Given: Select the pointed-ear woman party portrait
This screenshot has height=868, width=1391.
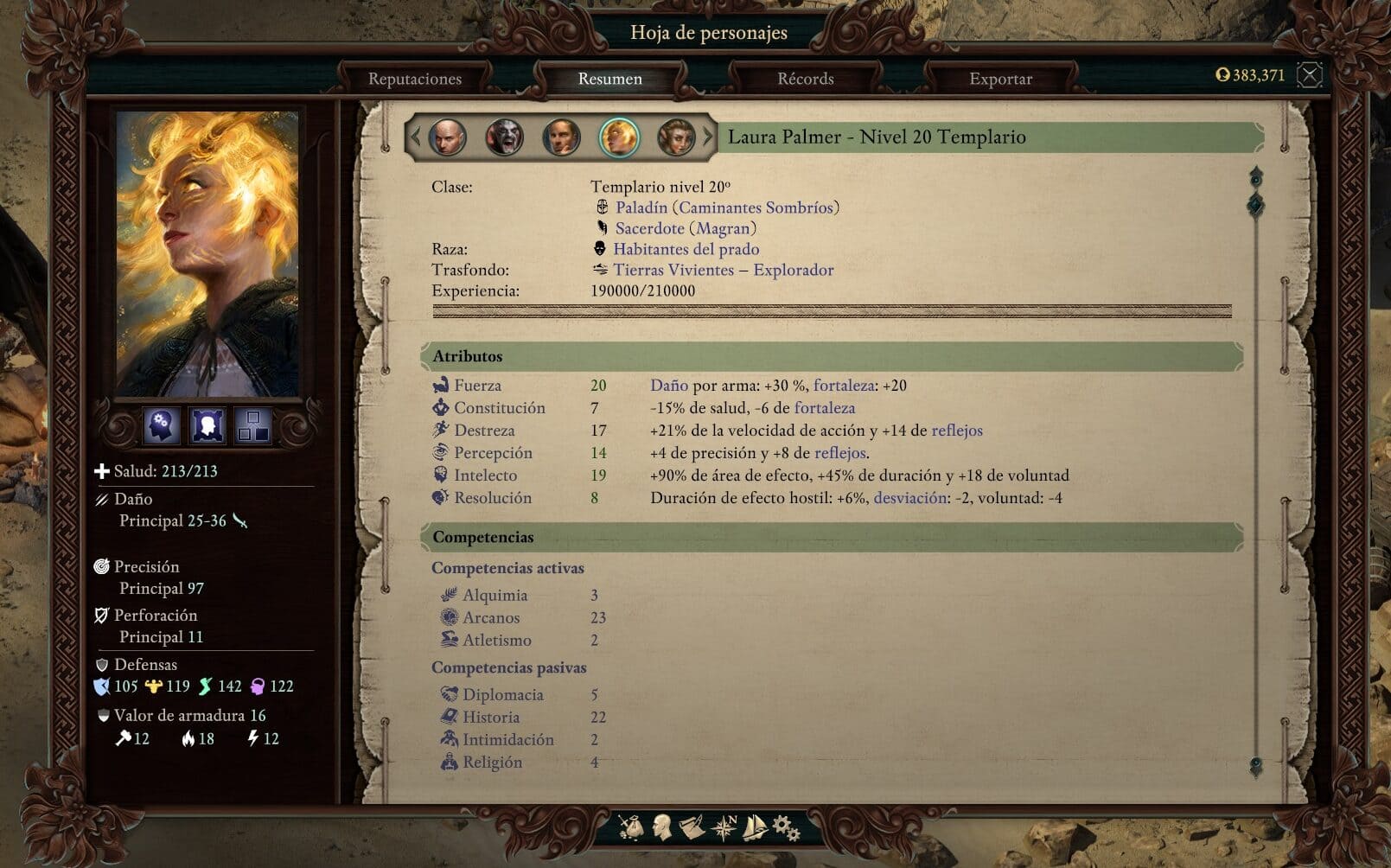Looking at the screenshot, I should (675, 137).
